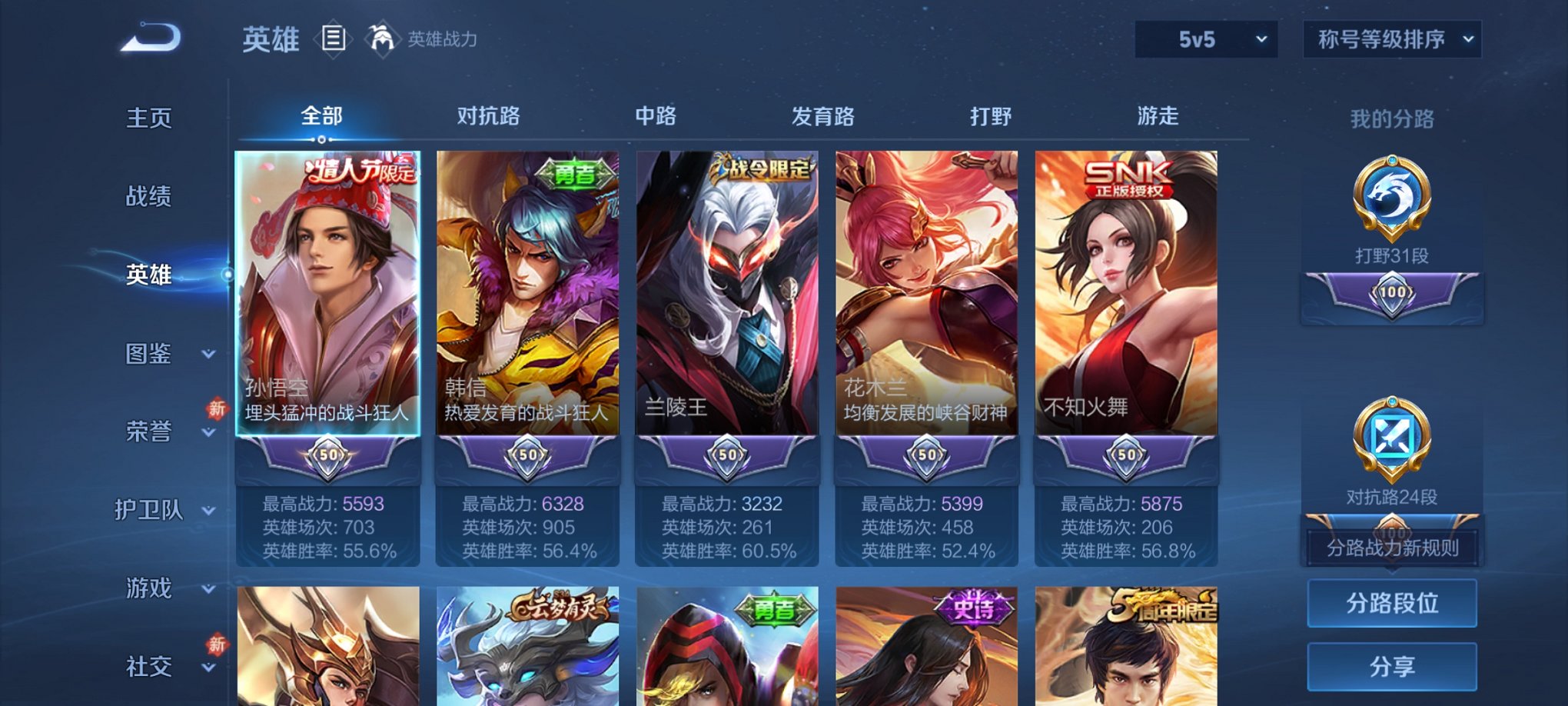Image resolution: width=1568 pixels, height=706 pixels.
Task: Open the hero manual icon beside 英雄 title
Action: click(334, 38)
